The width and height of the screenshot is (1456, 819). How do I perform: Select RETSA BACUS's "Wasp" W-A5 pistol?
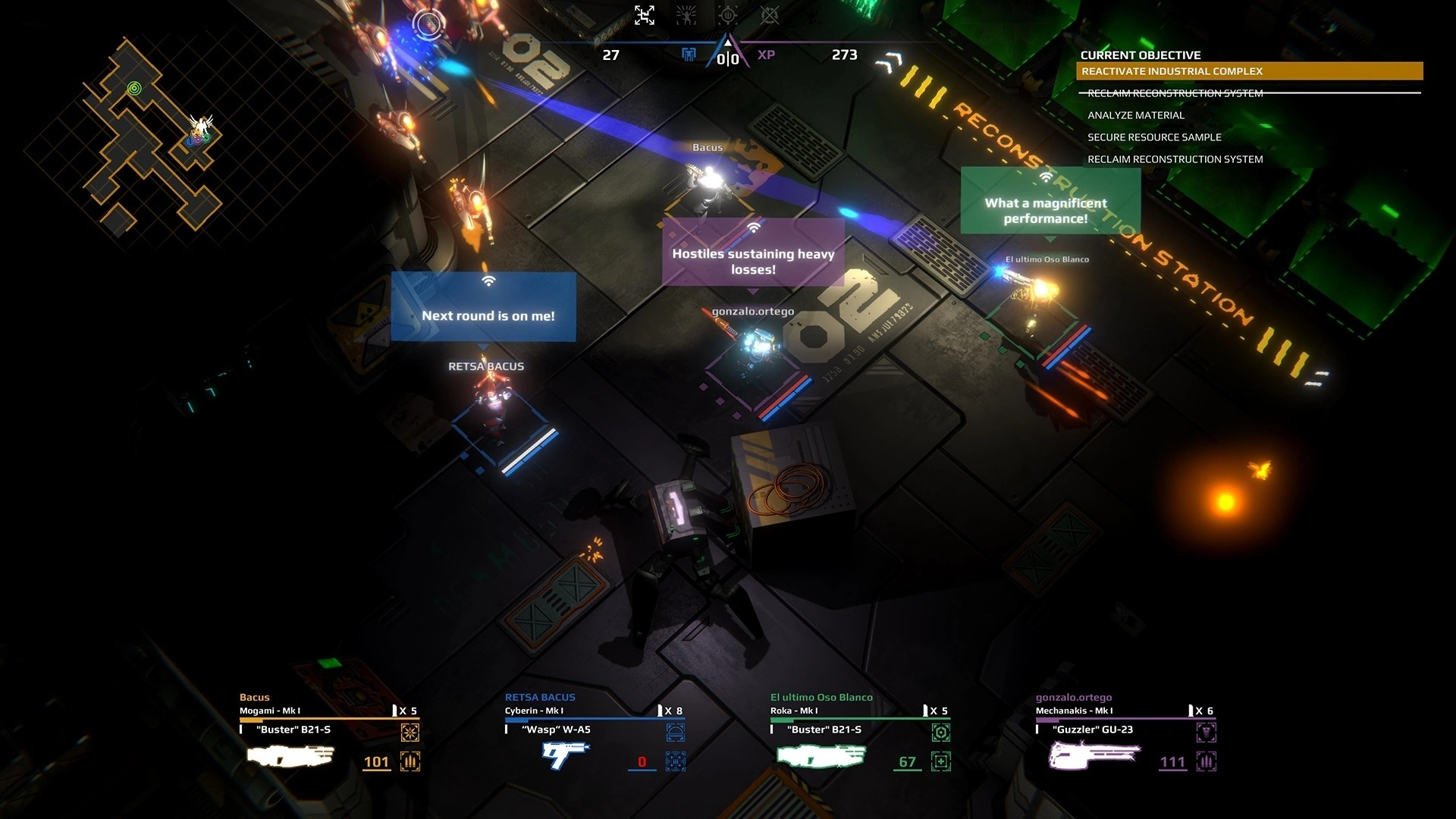565,754
